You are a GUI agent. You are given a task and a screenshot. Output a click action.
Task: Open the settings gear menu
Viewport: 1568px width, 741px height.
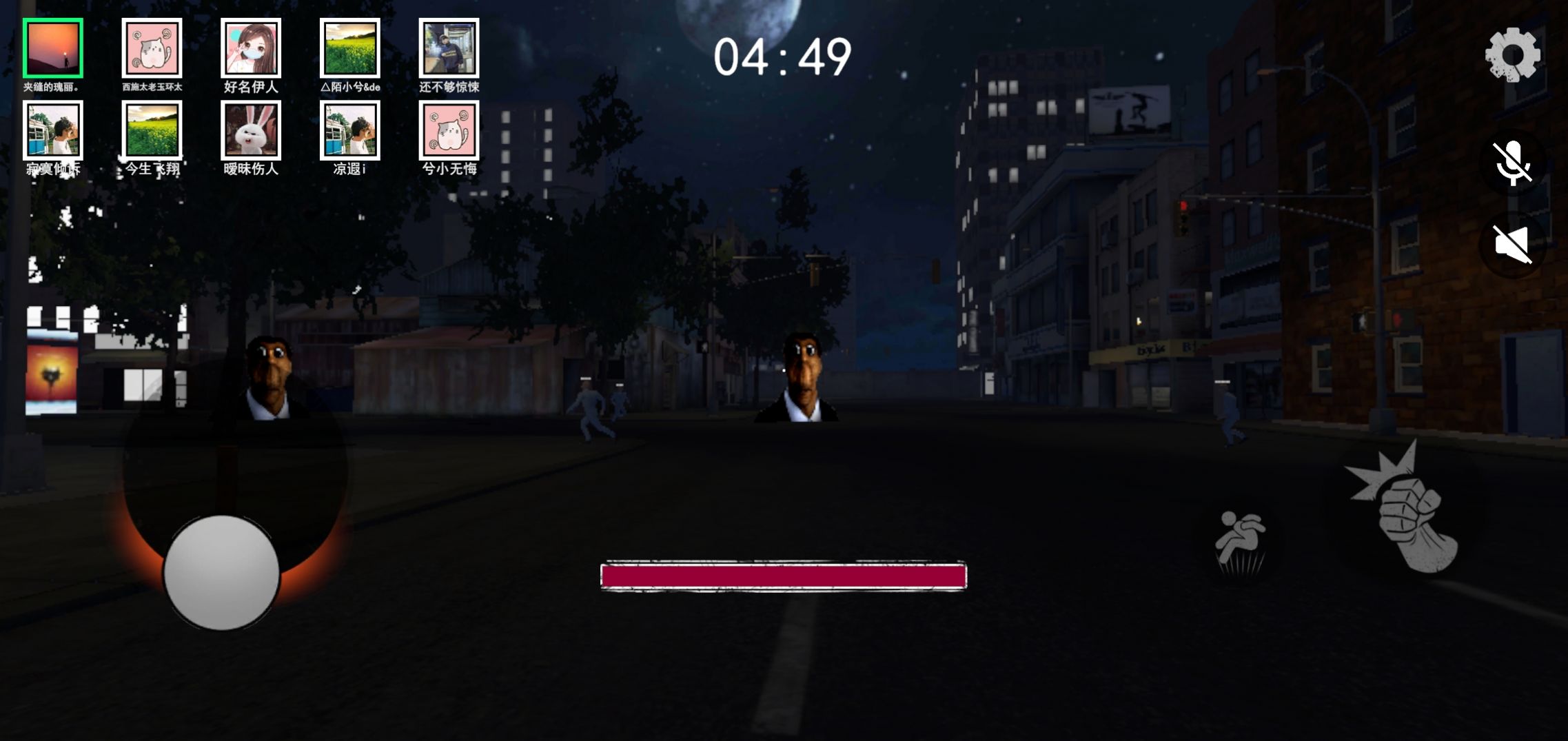tap(1514, 55)
